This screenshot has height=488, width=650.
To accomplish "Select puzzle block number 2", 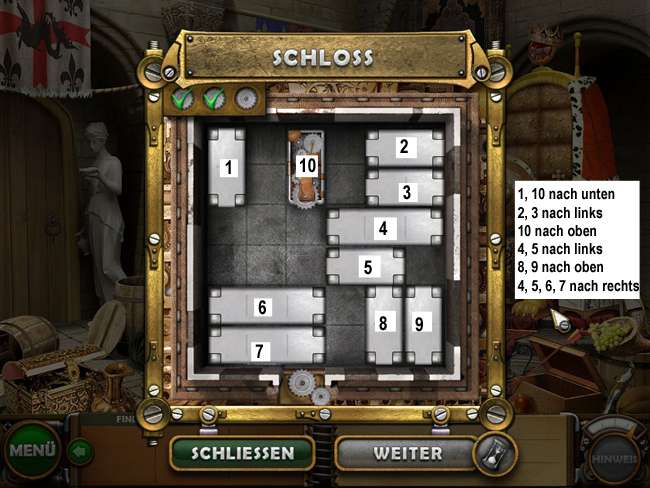I will pyautogui.click(x=404, y=147).
